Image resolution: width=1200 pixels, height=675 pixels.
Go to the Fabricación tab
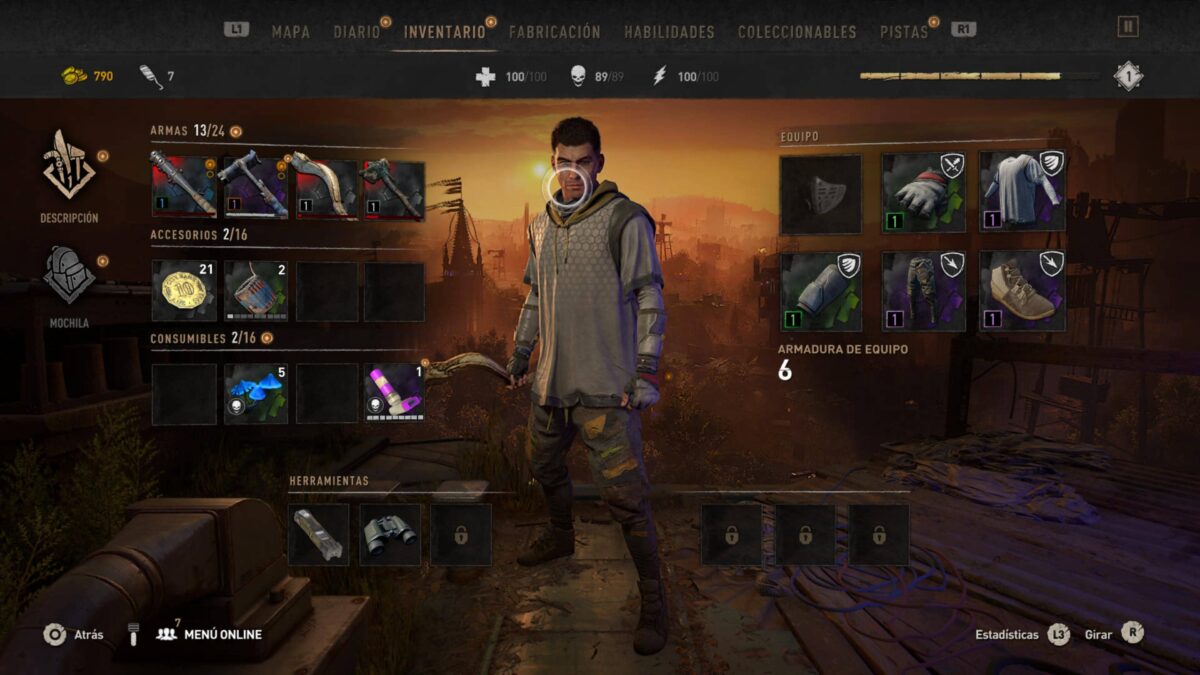click(554, 32)
